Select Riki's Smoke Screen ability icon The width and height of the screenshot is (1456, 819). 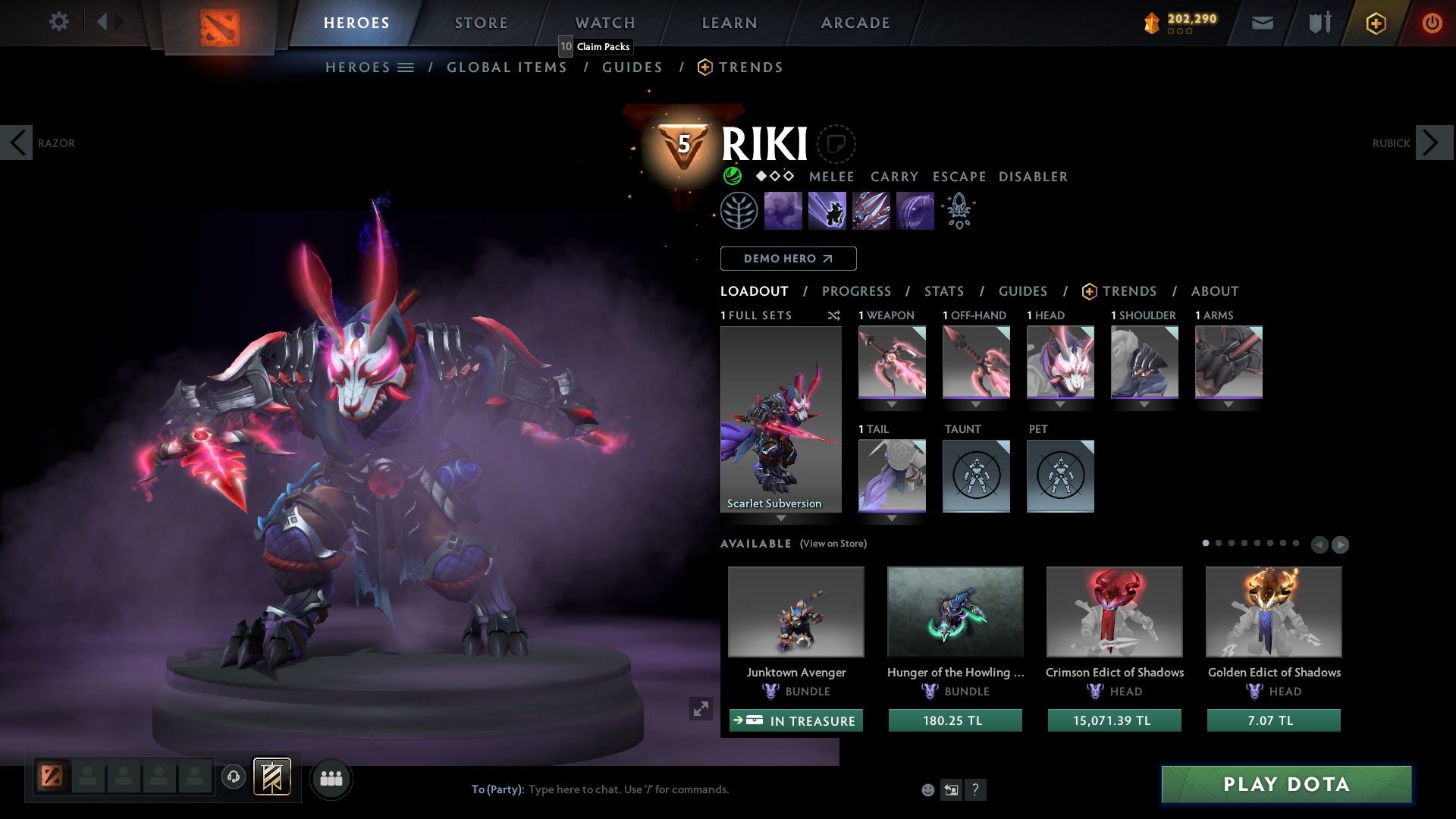(783, 210)
